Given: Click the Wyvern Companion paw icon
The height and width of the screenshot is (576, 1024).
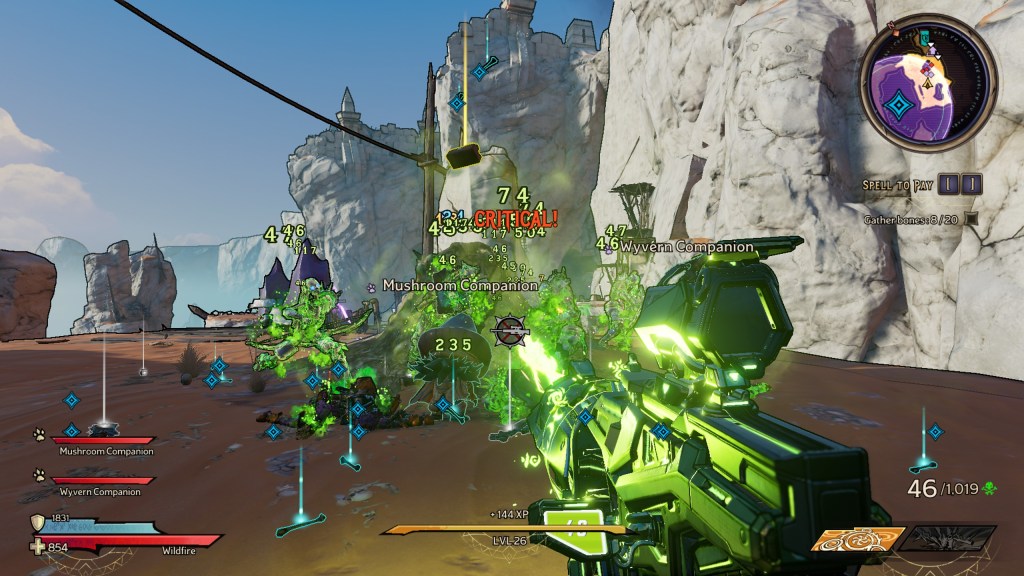Looking at the screenshot, I should point(38,475).
